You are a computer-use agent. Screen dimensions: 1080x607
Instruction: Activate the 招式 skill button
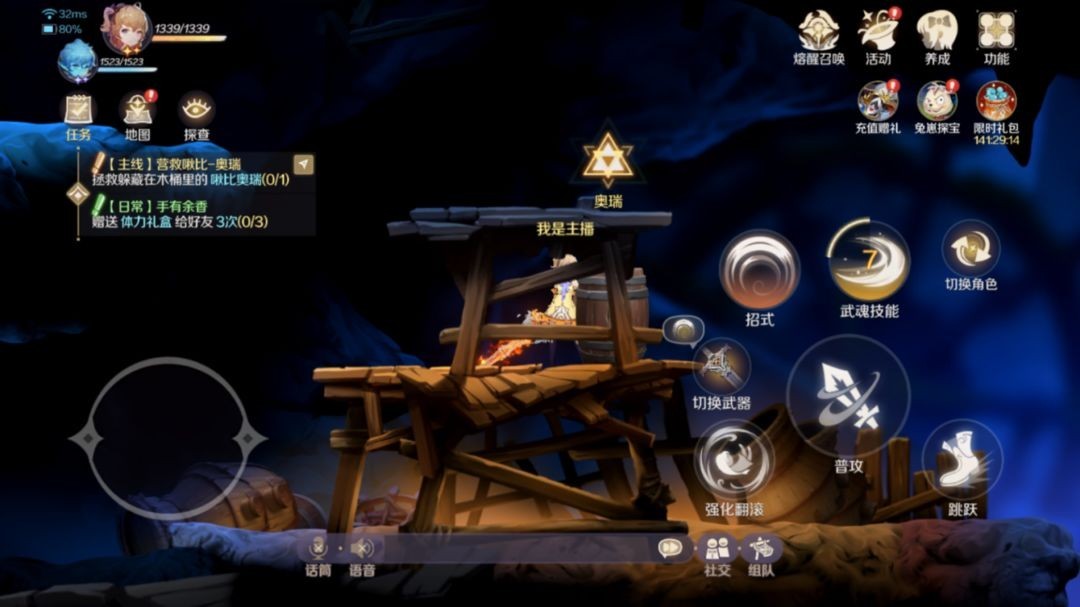pos(759,270)
